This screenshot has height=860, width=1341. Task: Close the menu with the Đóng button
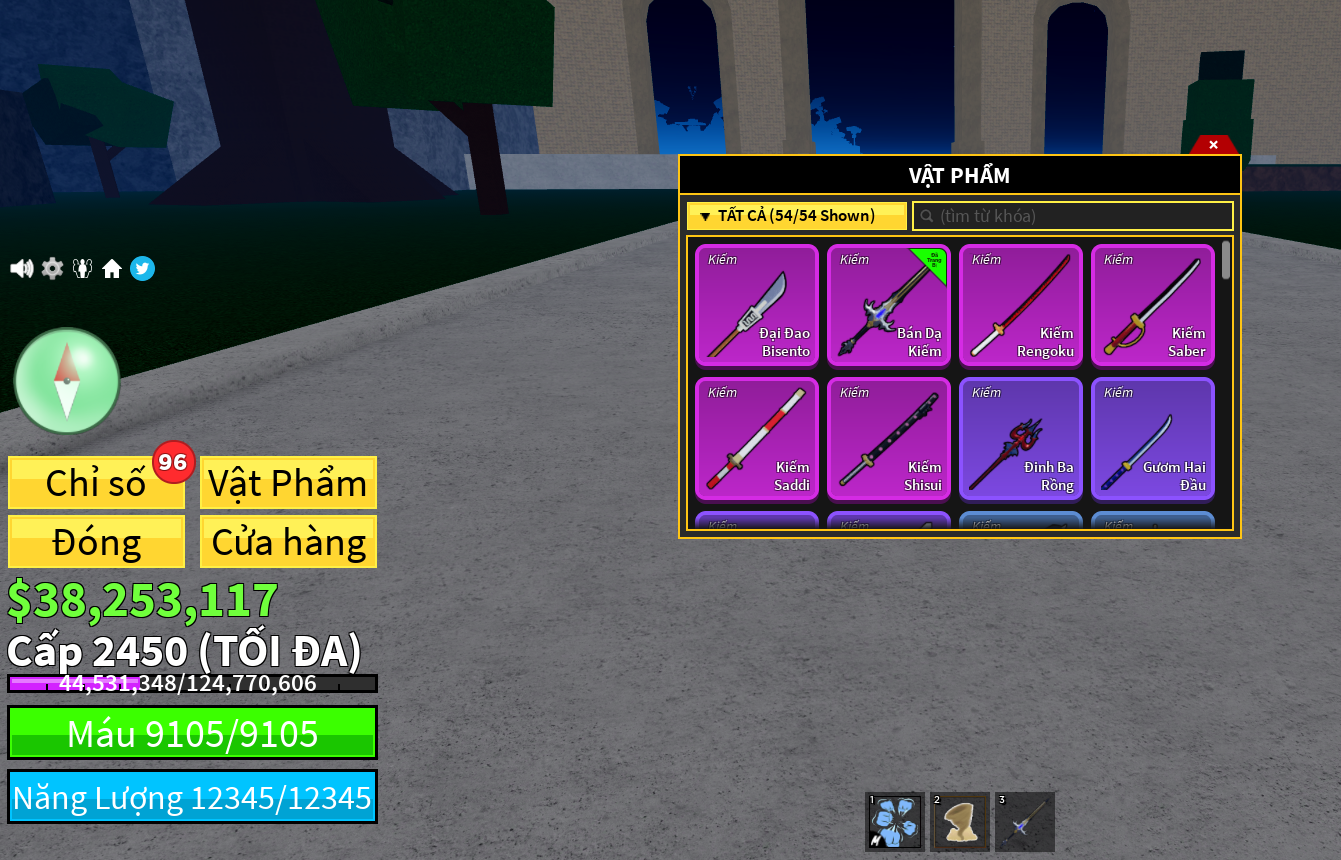point(96,541)
